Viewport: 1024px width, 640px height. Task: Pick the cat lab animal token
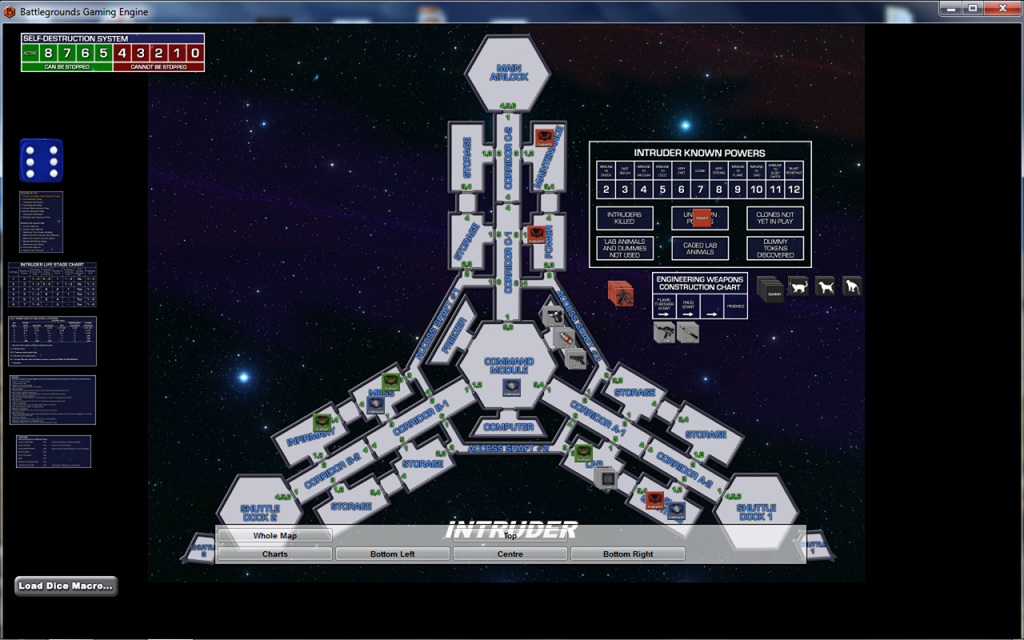pyautogui.click(x=799, y=286)
